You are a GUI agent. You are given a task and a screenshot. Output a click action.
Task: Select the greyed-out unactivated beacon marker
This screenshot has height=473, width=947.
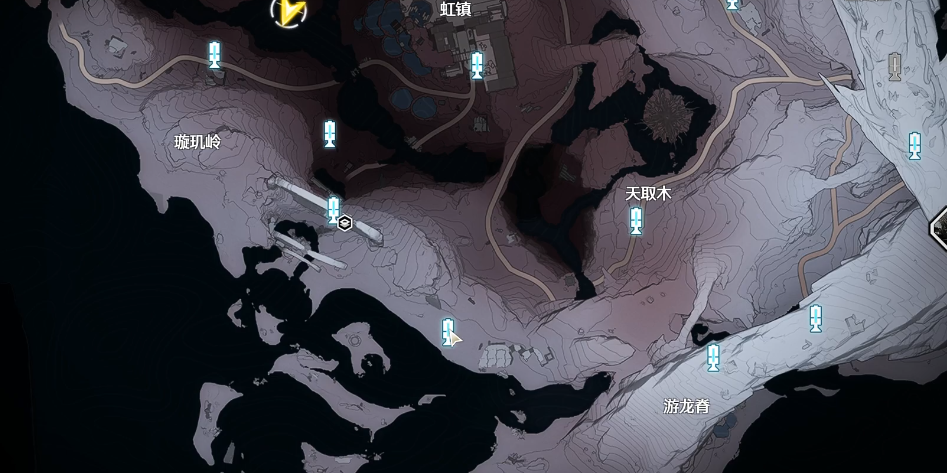[x=895, y=67]
